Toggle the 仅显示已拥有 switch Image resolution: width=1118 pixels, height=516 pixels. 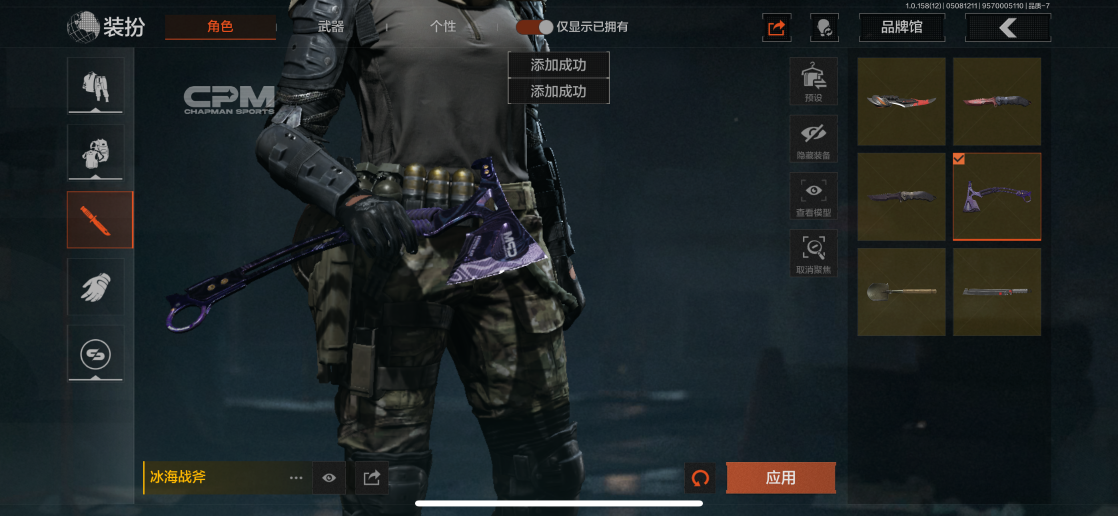534,27
